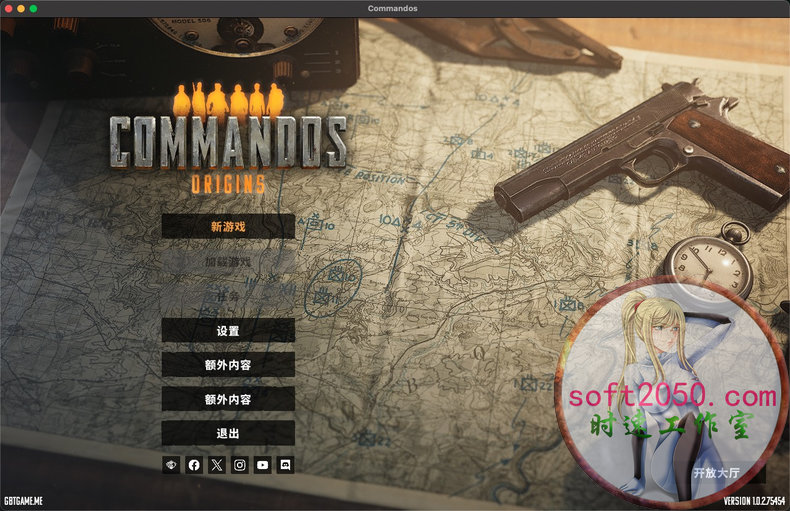This screenshot has width=790, height=511.
Task: Click the eye-shaped icon beside Facebook
Action: tap(171, 465)
